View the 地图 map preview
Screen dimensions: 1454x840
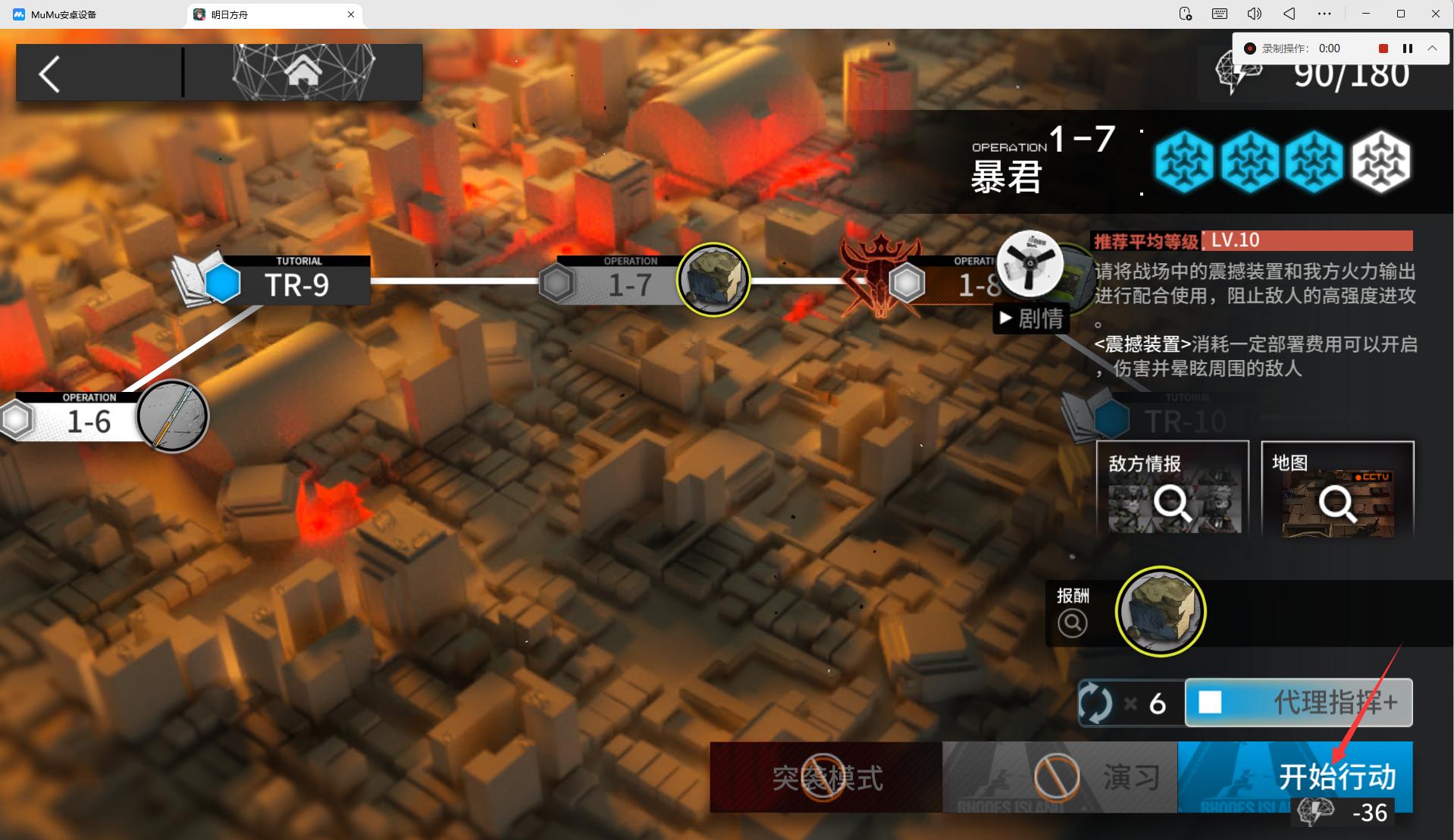point(1337,490)
